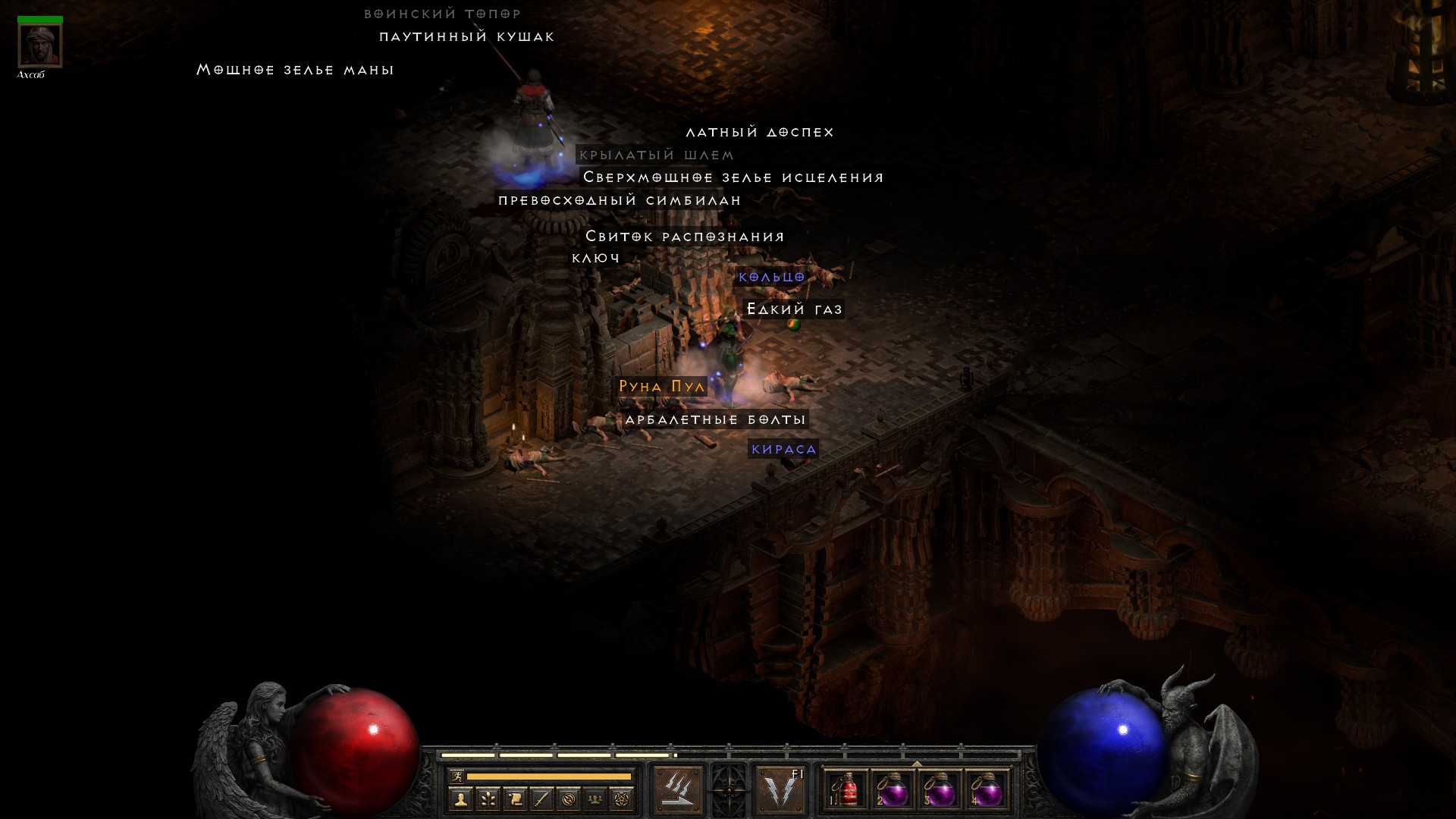Open mercenary Ахсаб's portrait
The width and height of the screenshot is (1456, 819).
point(40,45)
